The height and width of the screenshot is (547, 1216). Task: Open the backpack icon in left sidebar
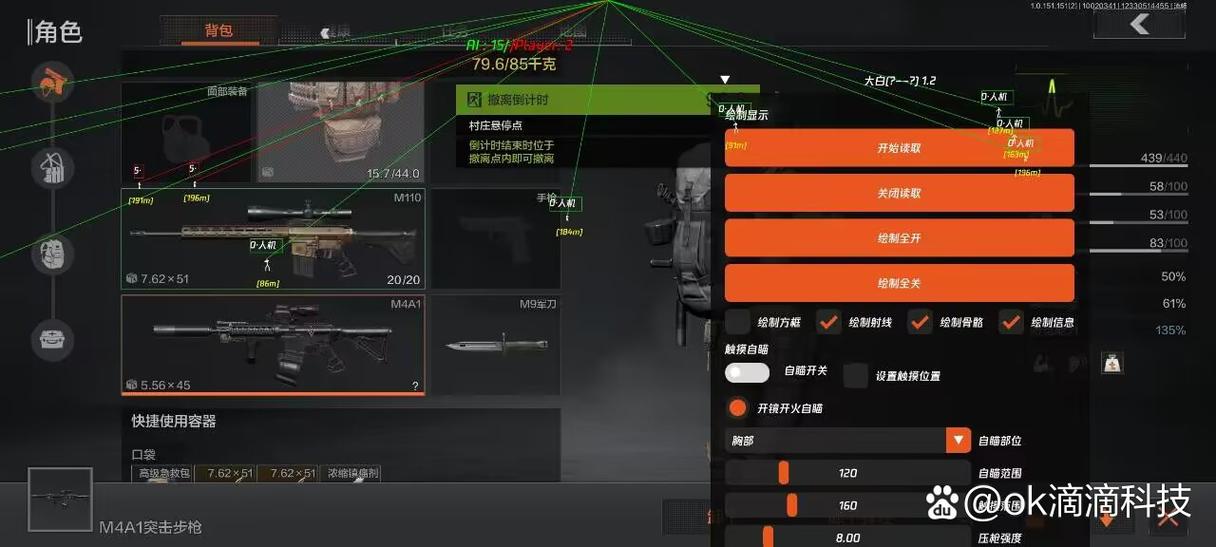(52, 169)
